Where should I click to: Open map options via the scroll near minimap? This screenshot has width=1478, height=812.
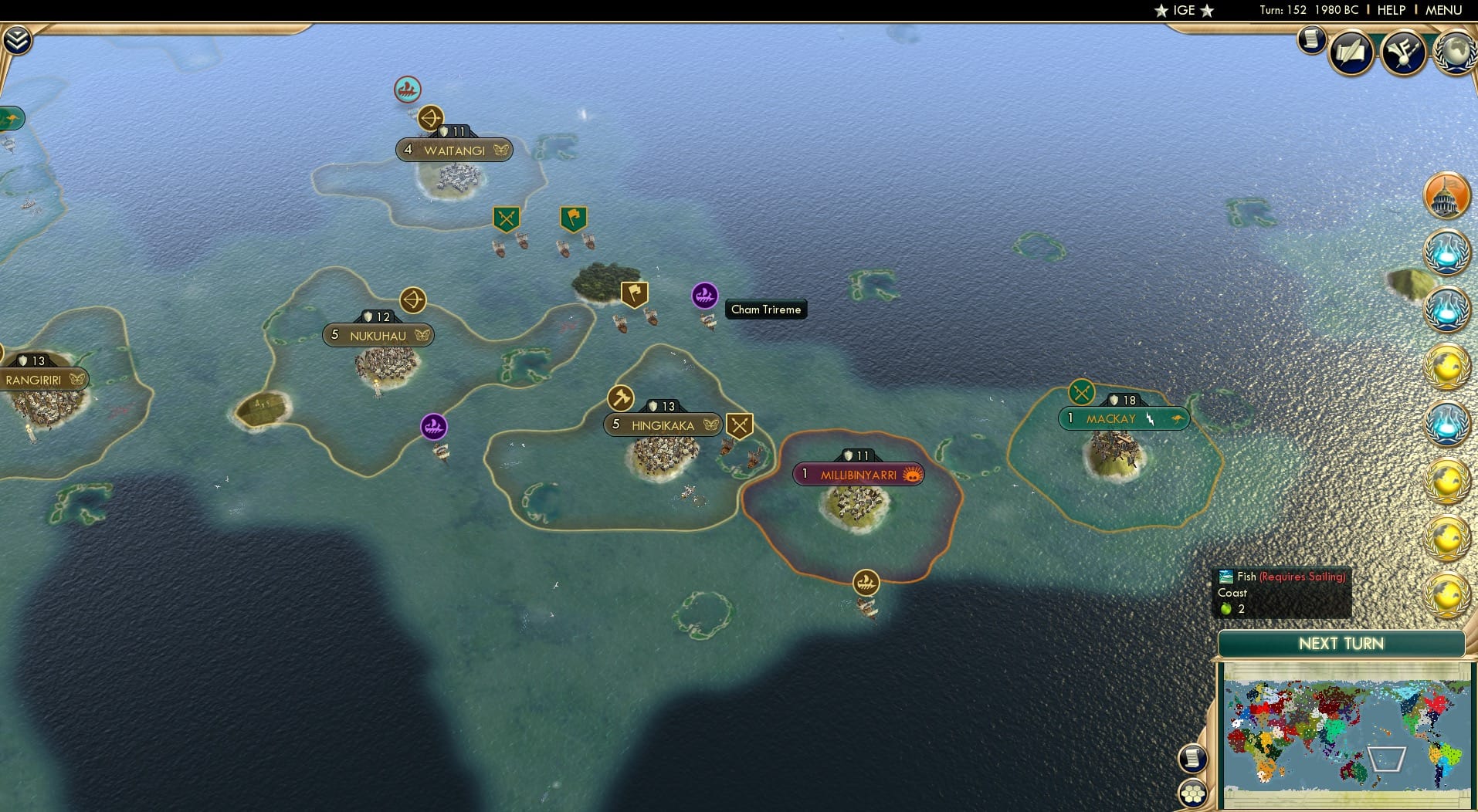point(1194,757)
